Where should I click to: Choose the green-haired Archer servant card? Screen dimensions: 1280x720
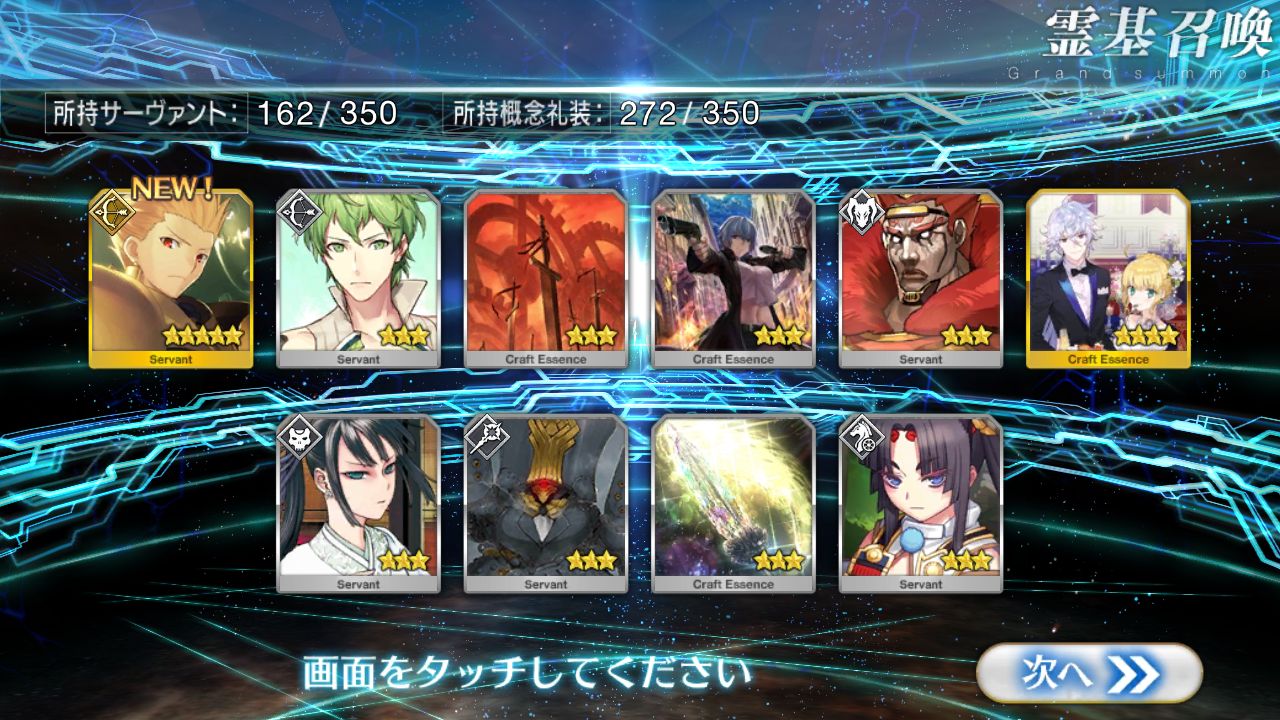click(x=358, y=278)
